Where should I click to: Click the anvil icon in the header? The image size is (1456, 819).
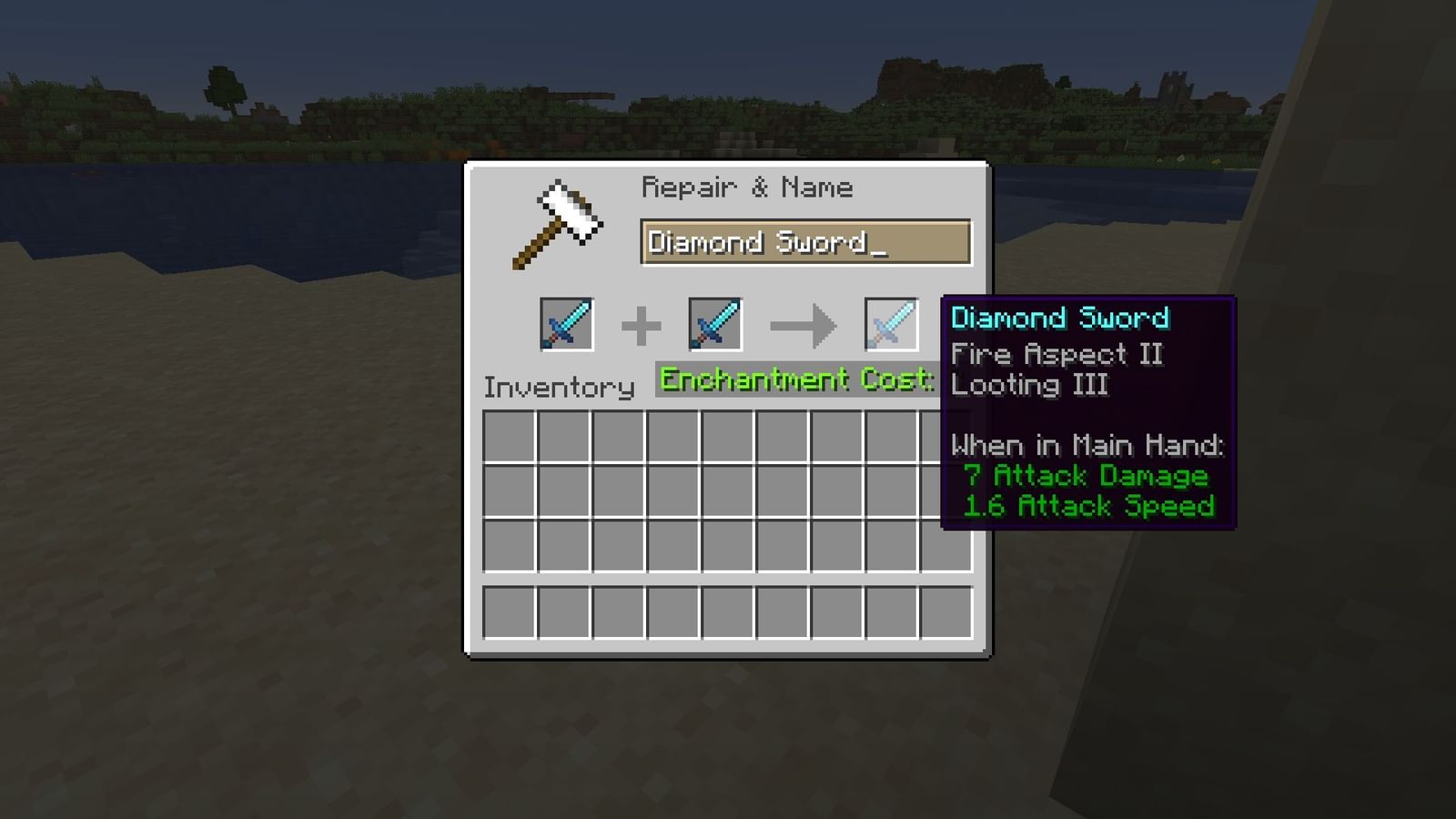(x=559, y=223)
